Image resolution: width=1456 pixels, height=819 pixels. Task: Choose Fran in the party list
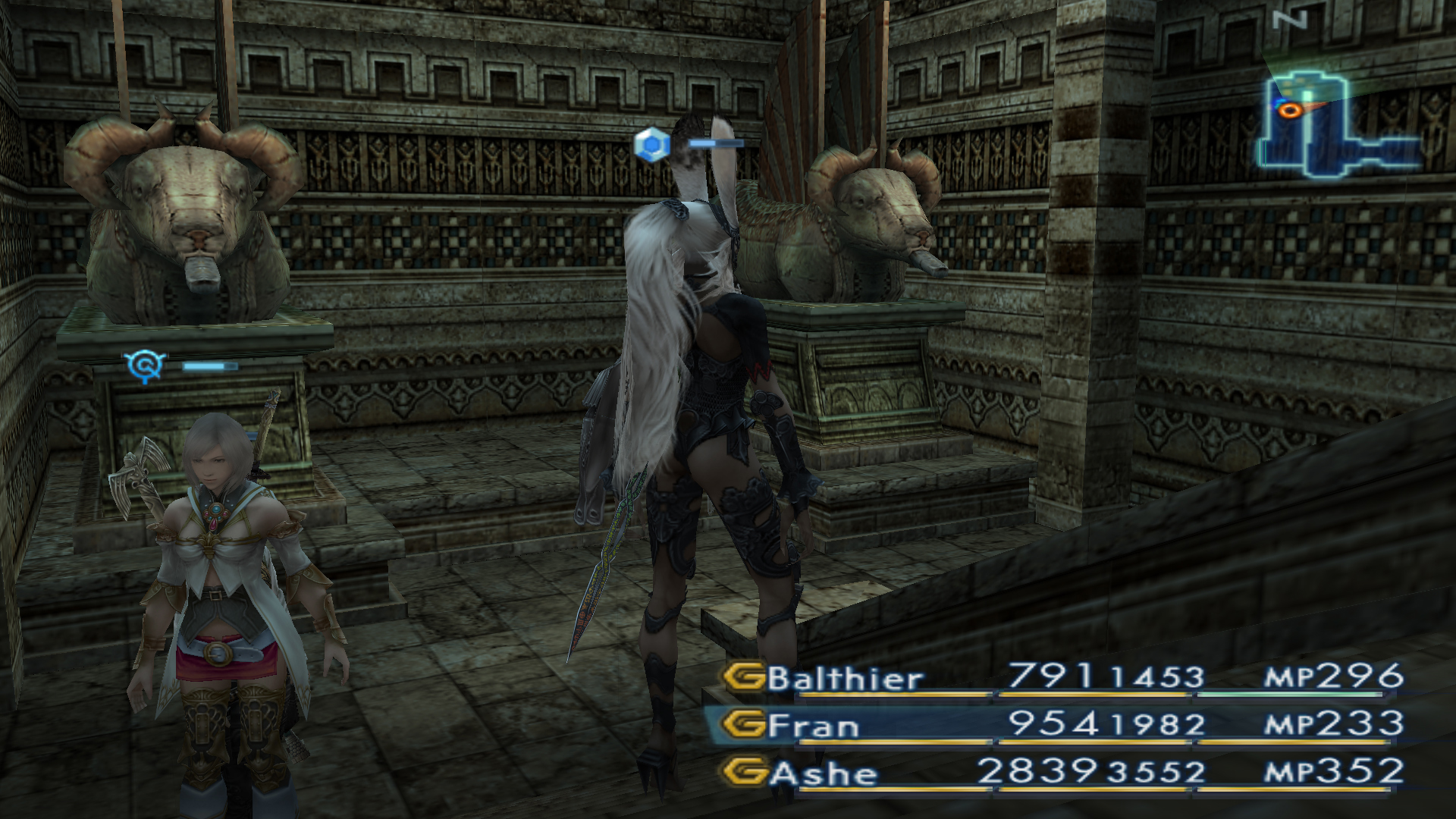[1062, 725]
